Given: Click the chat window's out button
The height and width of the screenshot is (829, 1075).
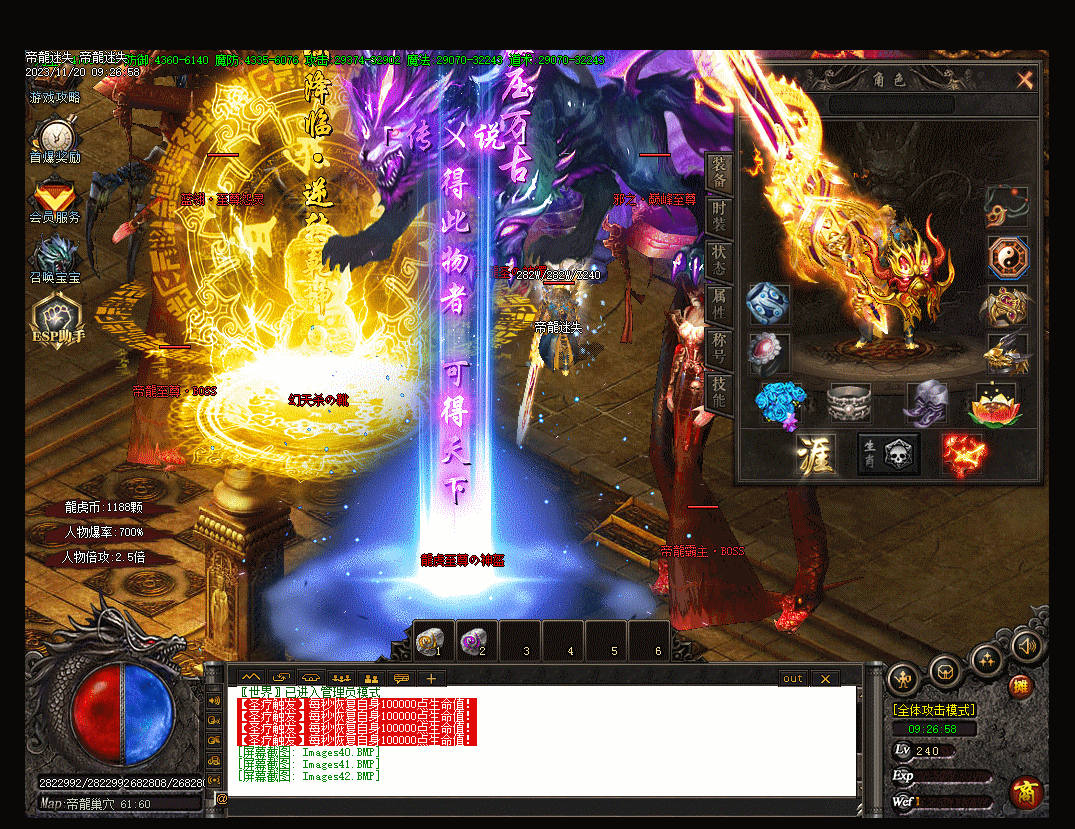Looking at the screenshot, I should [793, 678].
